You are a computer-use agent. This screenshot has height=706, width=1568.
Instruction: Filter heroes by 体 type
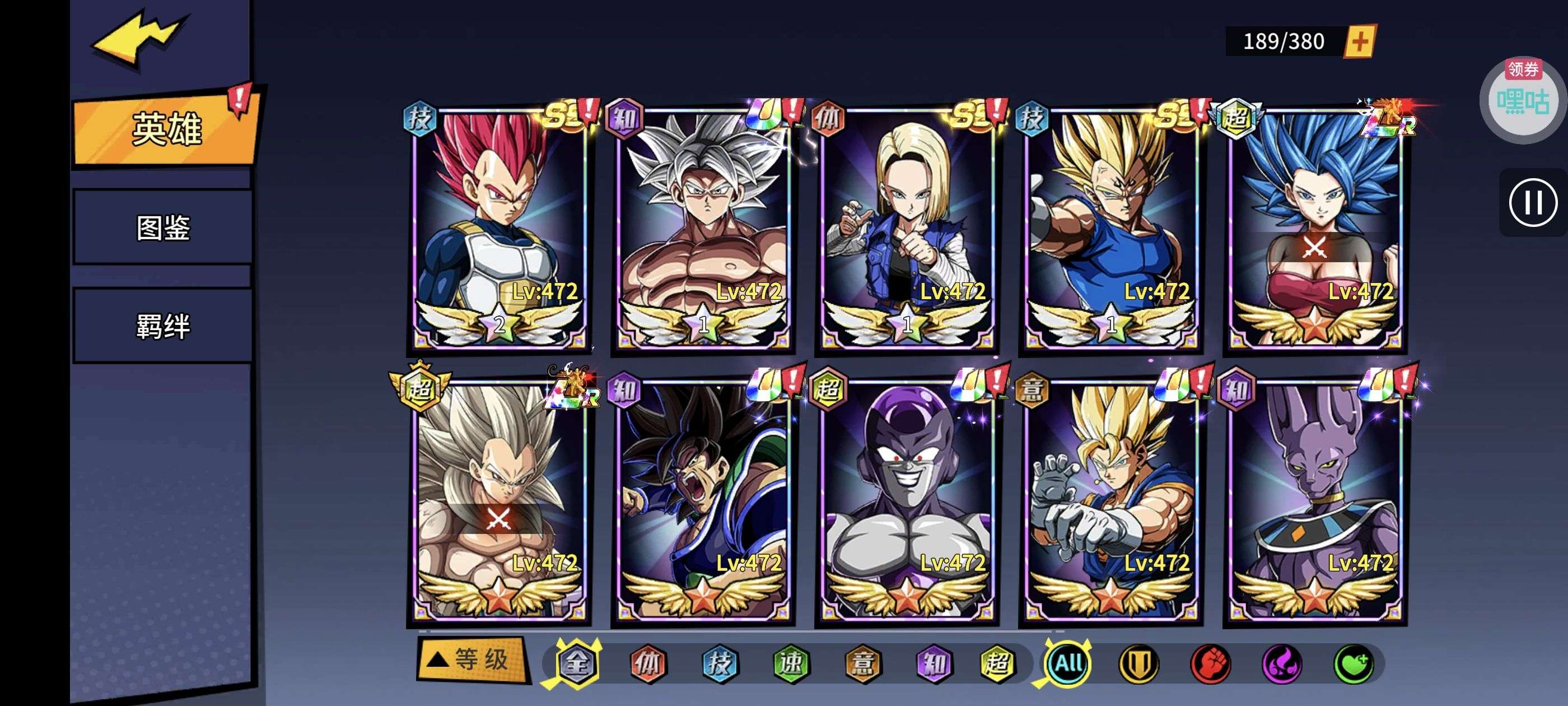[648, 663]
